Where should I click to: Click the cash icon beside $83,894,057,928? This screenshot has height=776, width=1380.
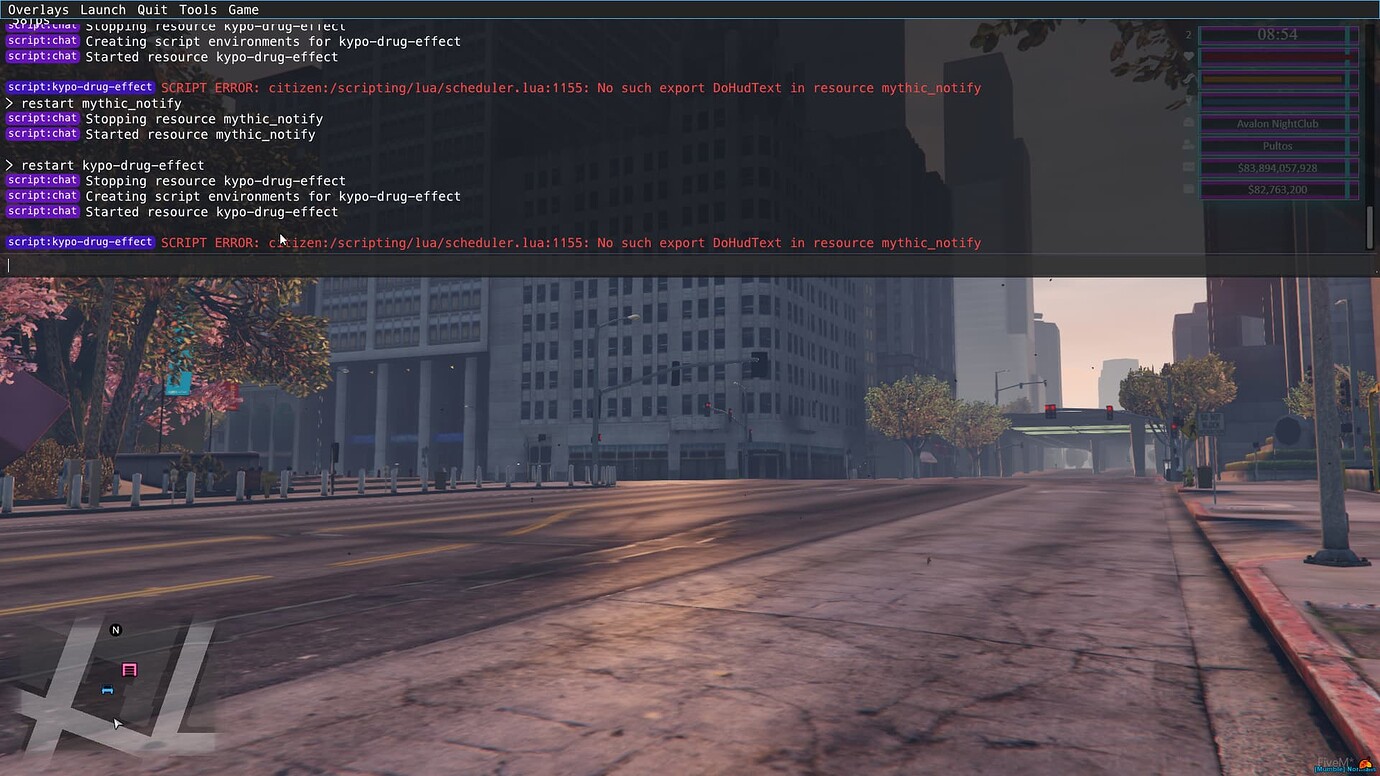point(1188,167)
